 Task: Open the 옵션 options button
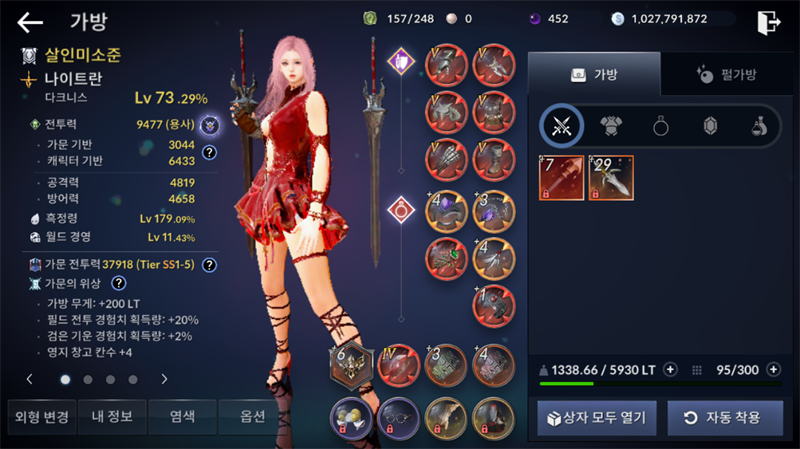point(254,417)
